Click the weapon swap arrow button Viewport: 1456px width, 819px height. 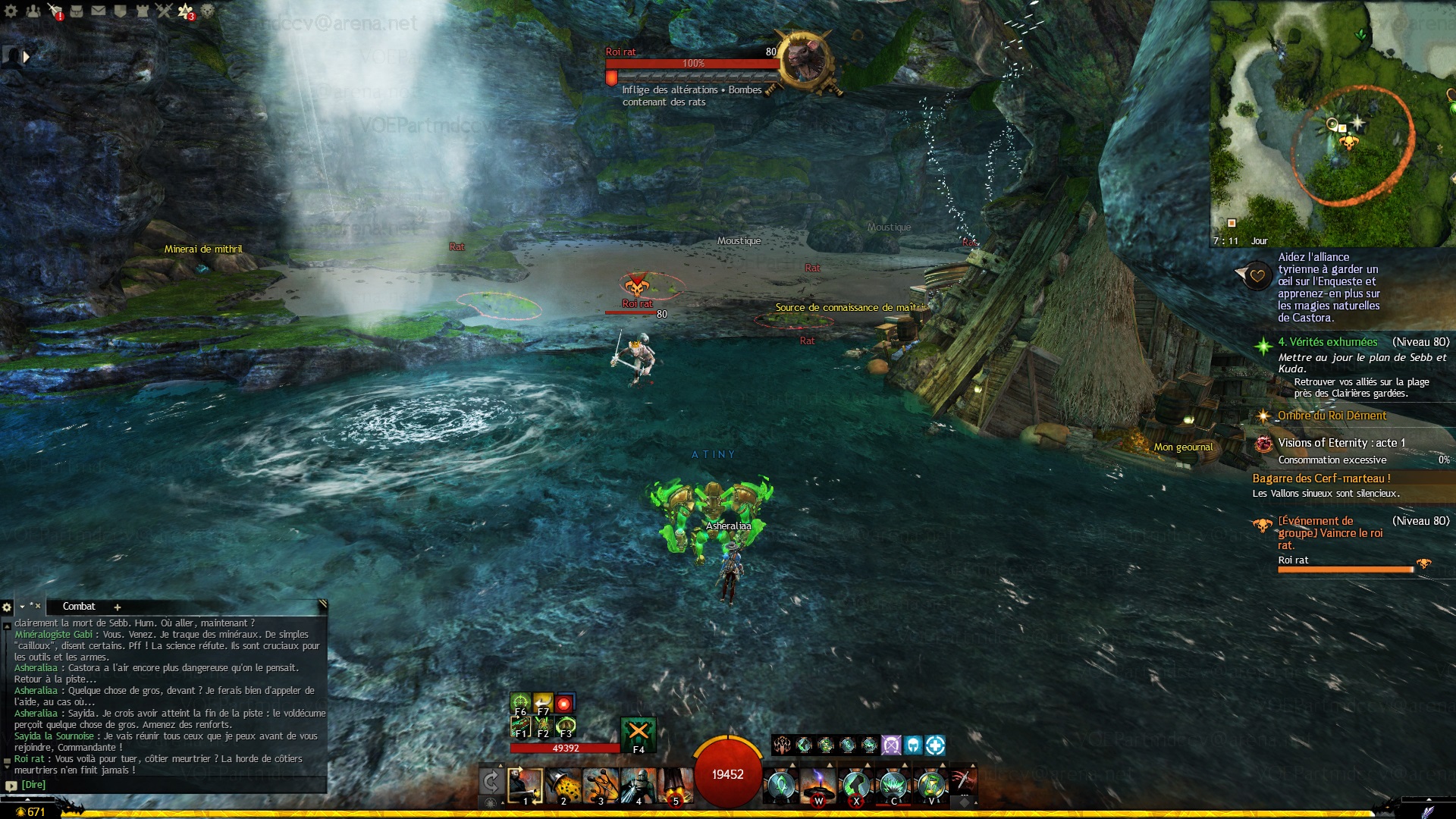pyautogui.click(x=491, y=781)
